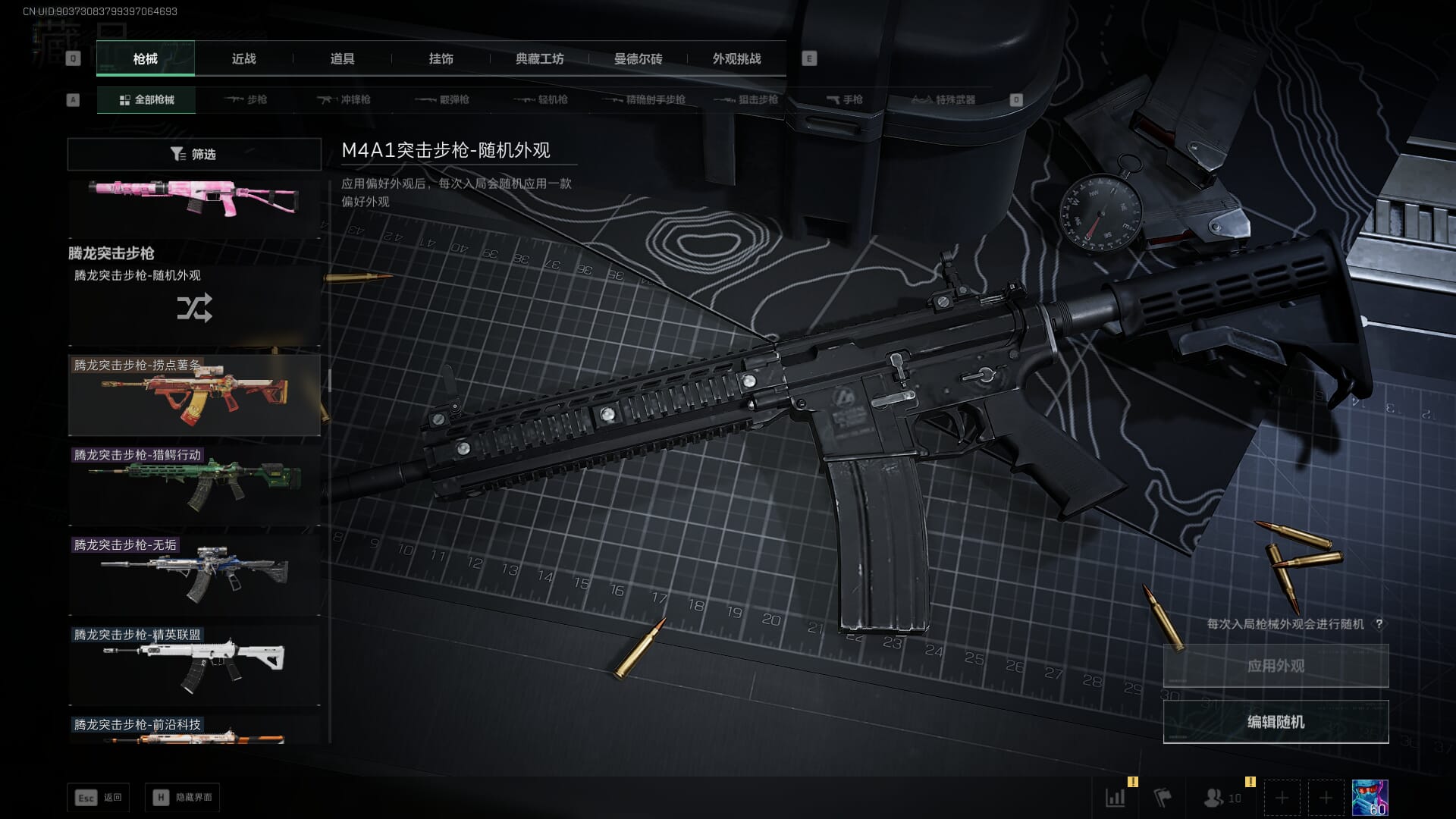Switch to the 近战 melee tab
This screenshot has width=1456, height=819.
(243, 59)
